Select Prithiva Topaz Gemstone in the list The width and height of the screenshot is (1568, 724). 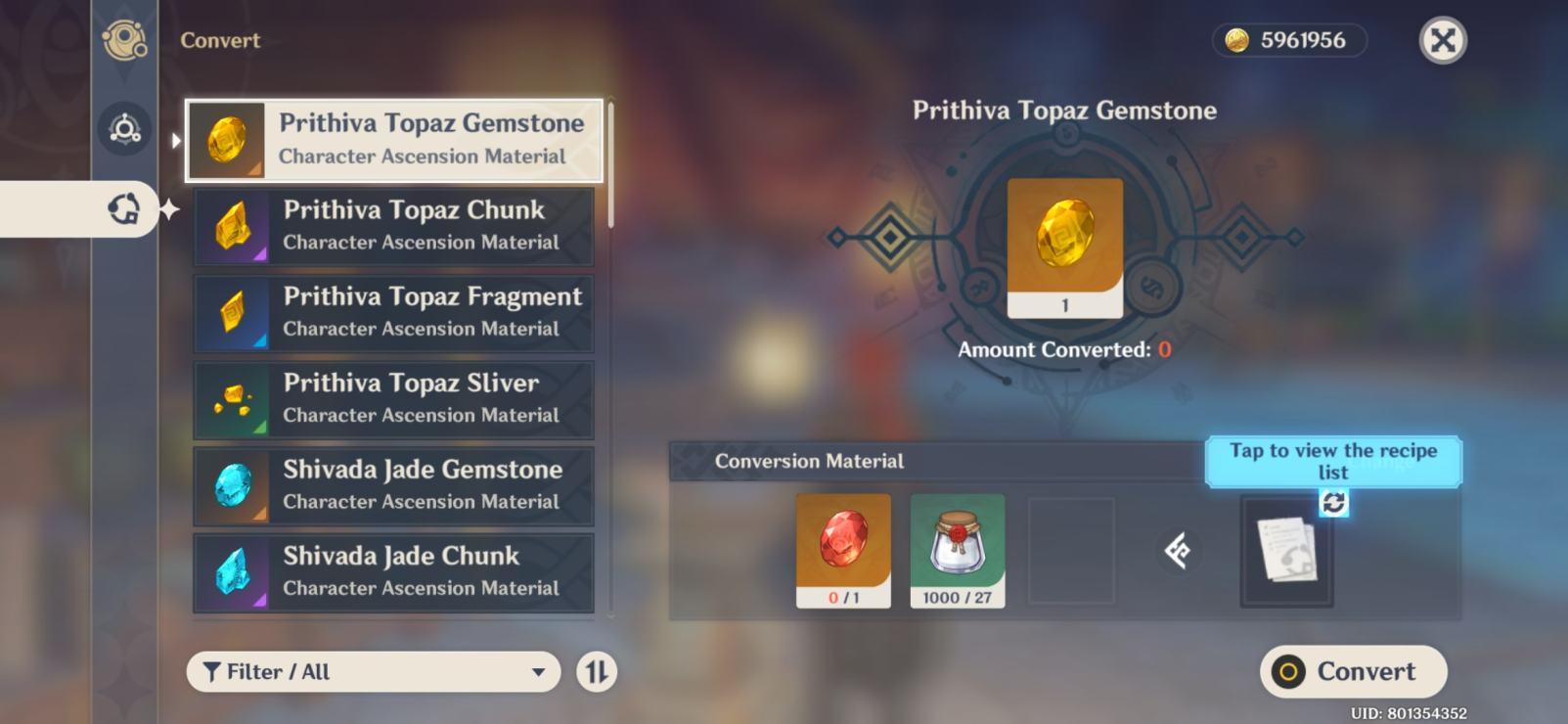(x=394, y=139)
